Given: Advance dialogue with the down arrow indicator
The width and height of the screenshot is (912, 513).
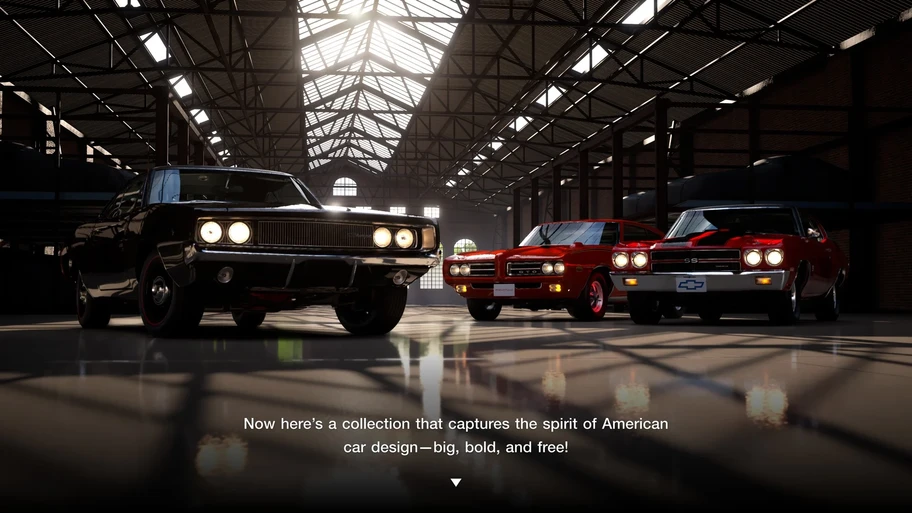Looking at the screenshot, I should coord(456,482).
